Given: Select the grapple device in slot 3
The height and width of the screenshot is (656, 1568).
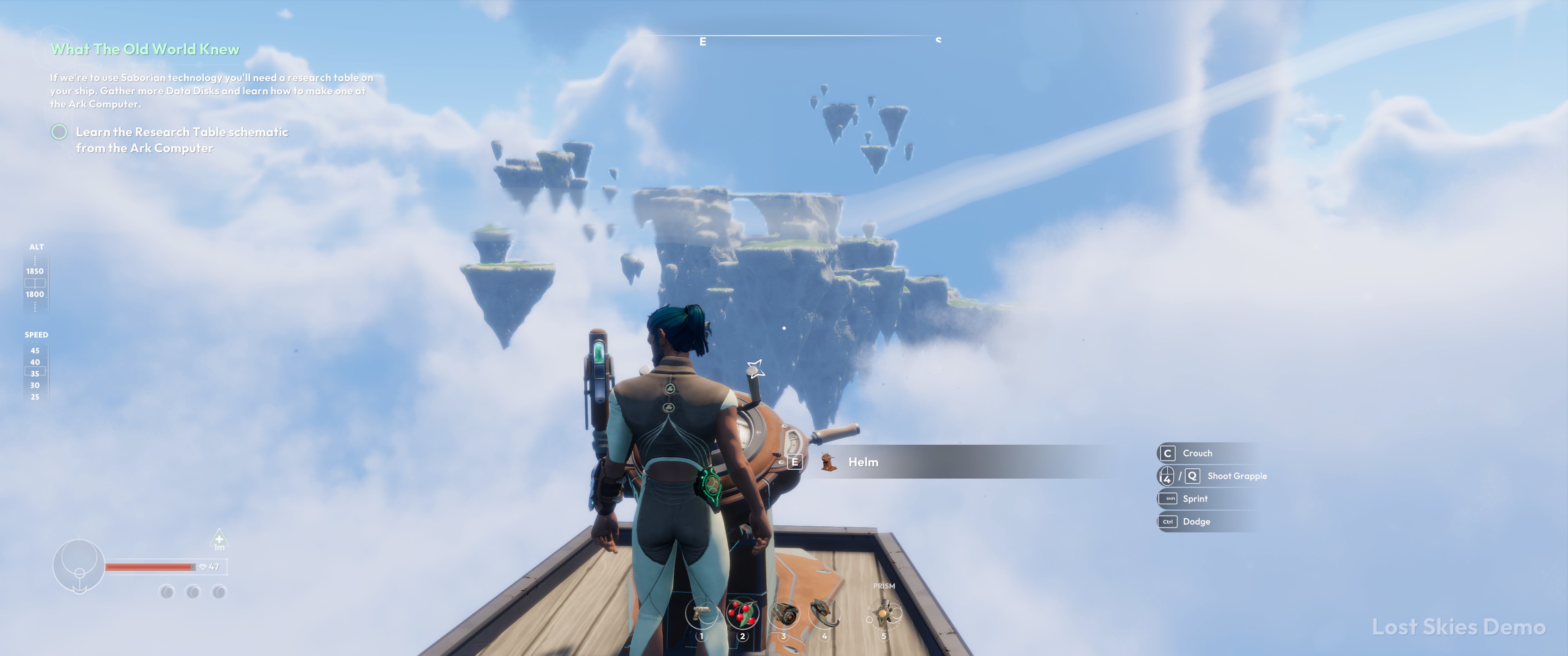Looking at the screenshot, I should (x=784, y=613).
